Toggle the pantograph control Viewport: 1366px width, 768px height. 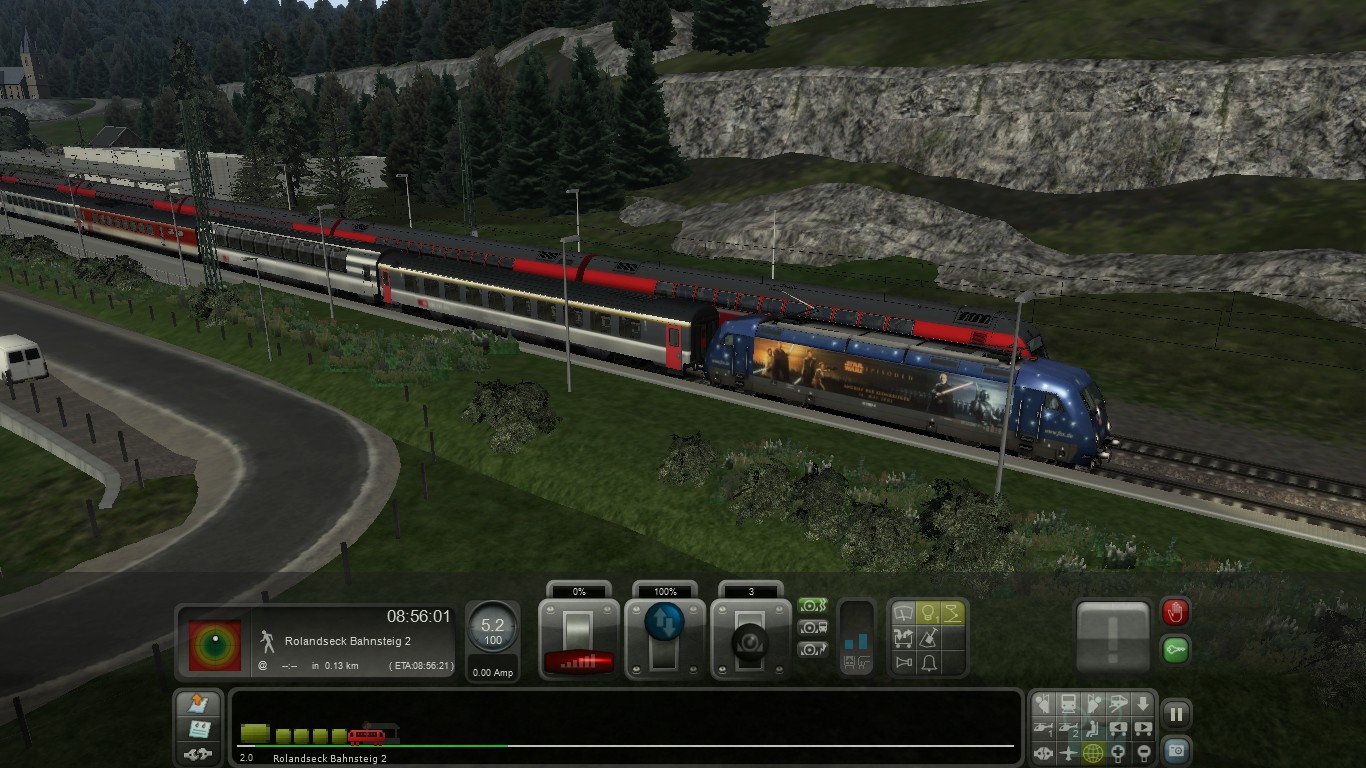click(953, 612)
